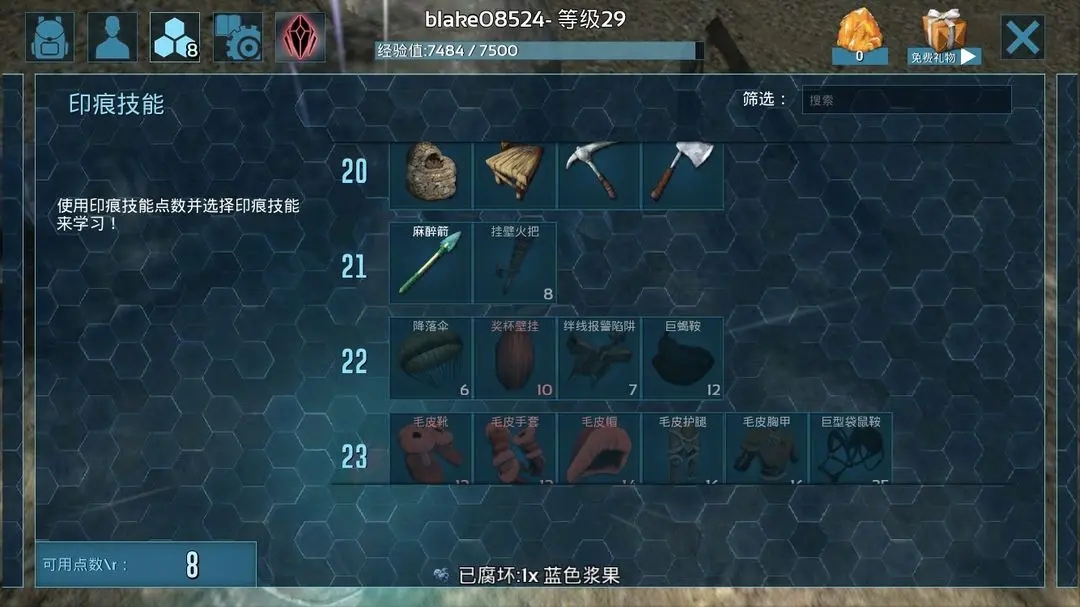Choose the 巨型袋鼠鞍 saddle engram
1080x607 pixels.
tap(850, 450)
